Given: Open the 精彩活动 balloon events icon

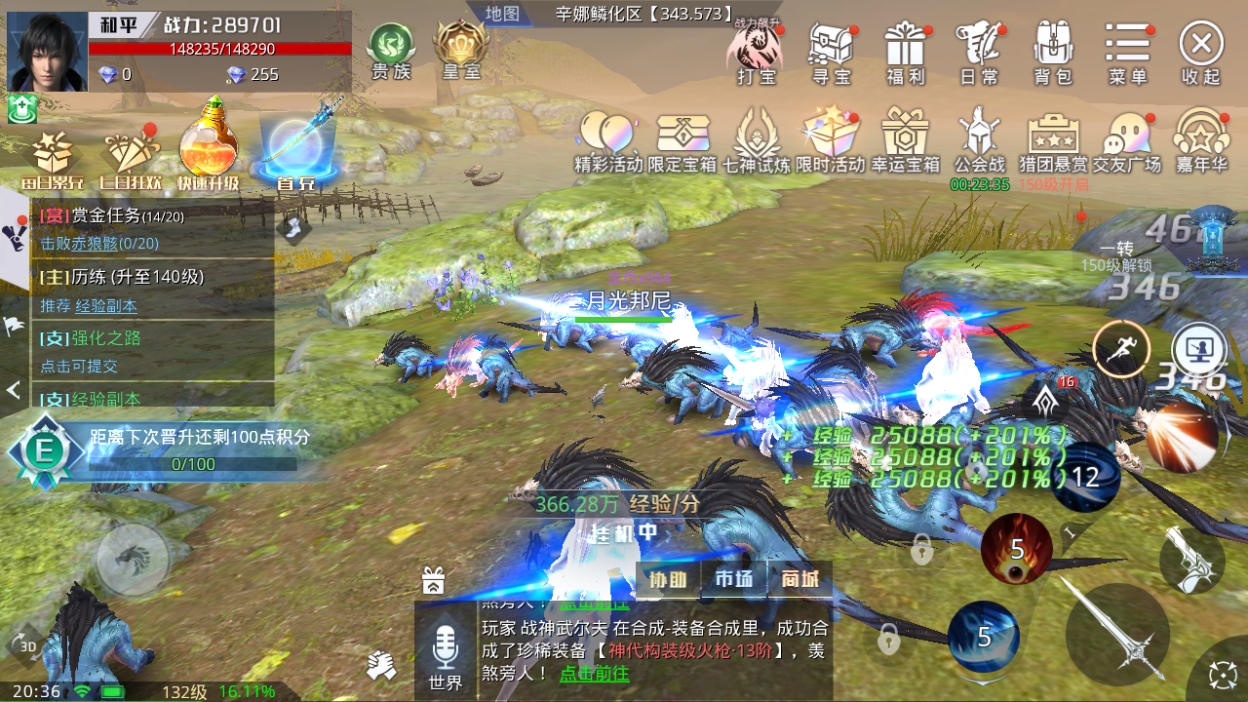Looking at the screenshot, I should (607, 142).
